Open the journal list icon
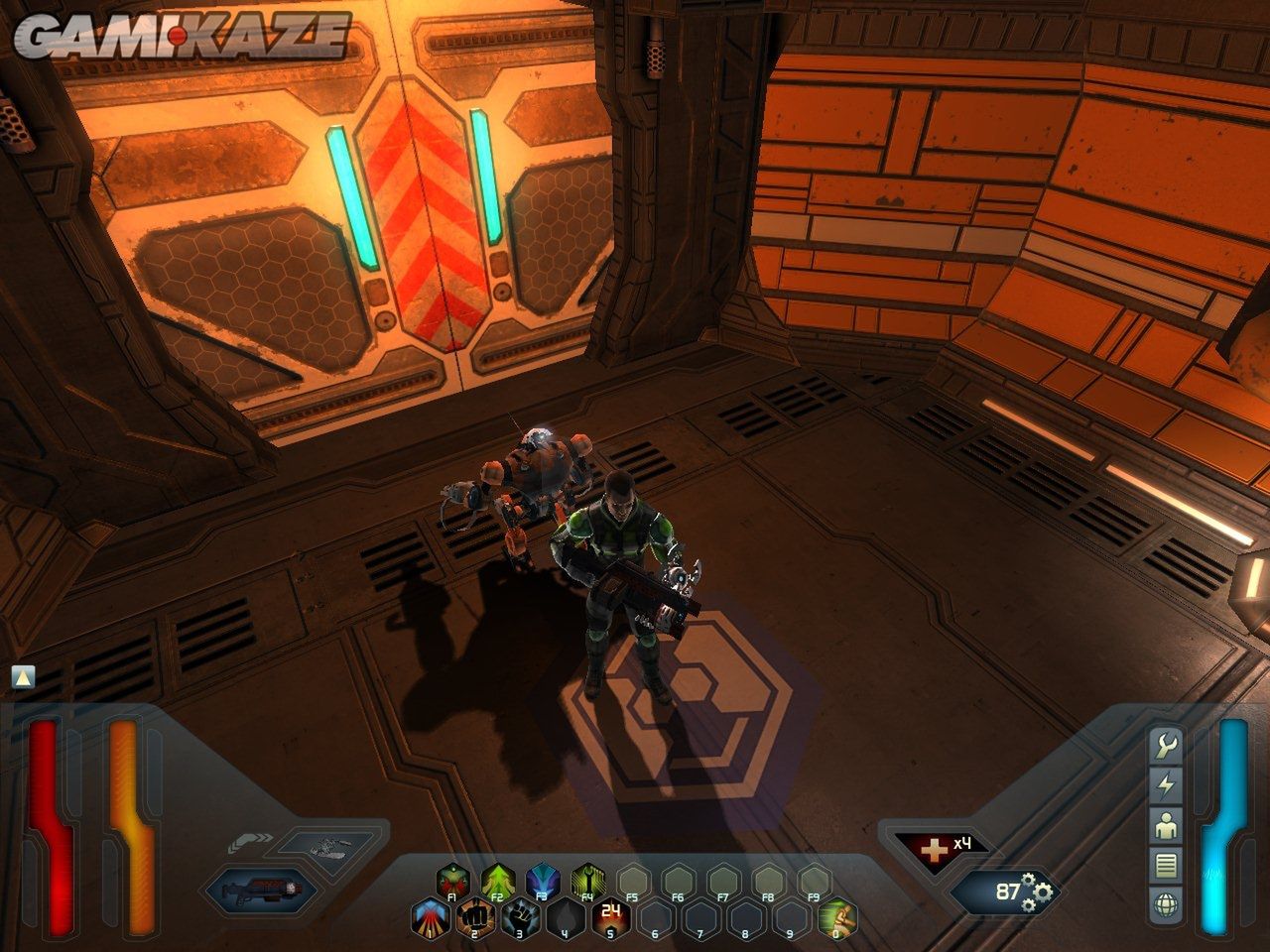Viewport: 1270px width, 952px height. (x=1166, y=864)
